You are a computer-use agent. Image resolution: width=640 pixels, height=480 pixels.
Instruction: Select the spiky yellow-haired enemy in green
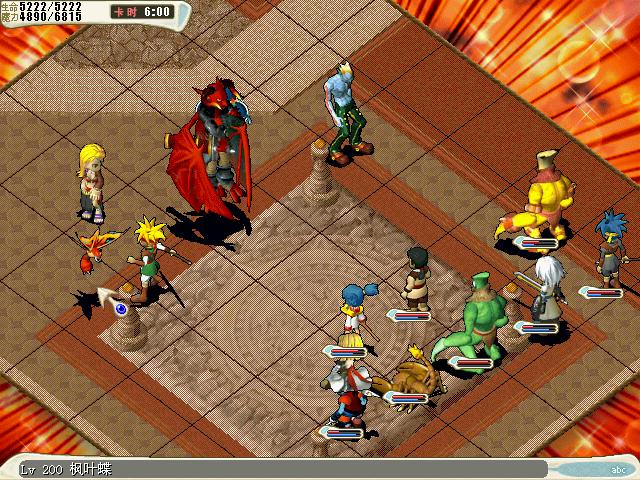[x=150, y=255]
